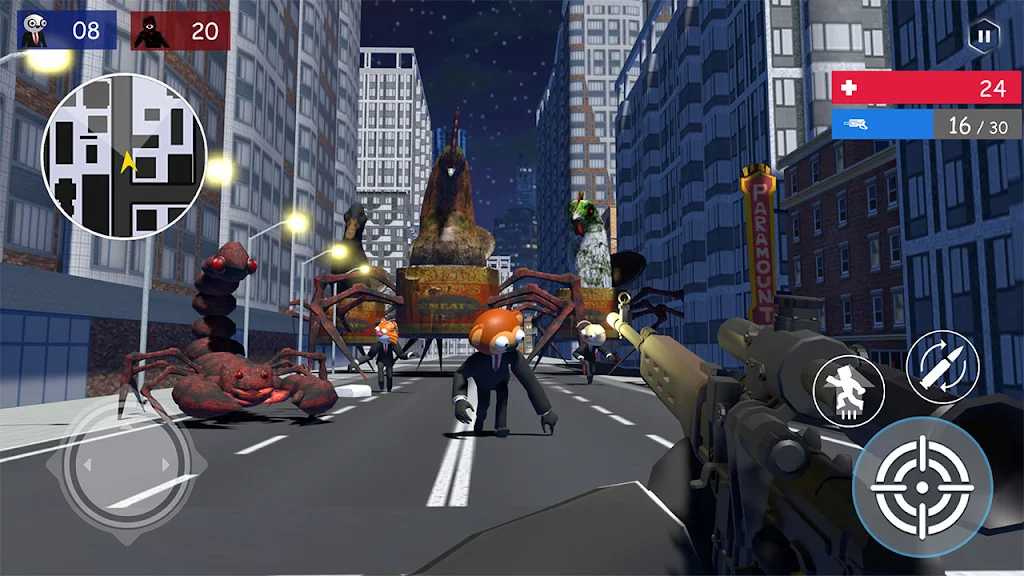Open the circular city minimap
Image resolution: width=1024 pixels, height=576 pixels.
(x=124, y=157)
